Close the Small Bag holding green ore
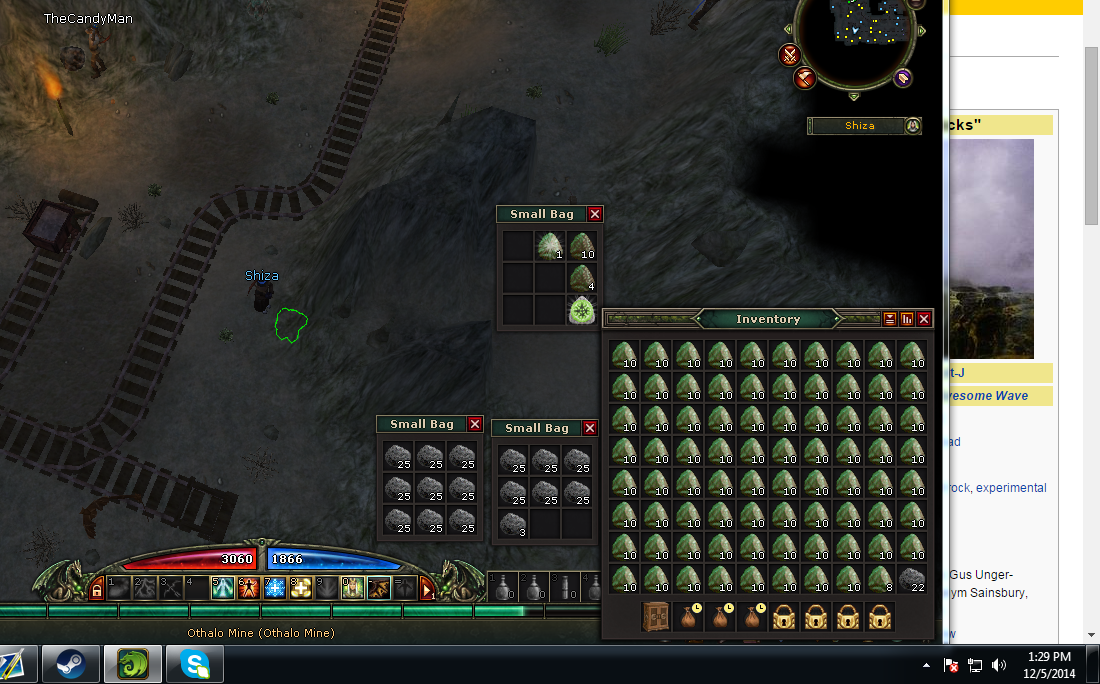Screen dimensions: 1100x684 coord(595,214)
